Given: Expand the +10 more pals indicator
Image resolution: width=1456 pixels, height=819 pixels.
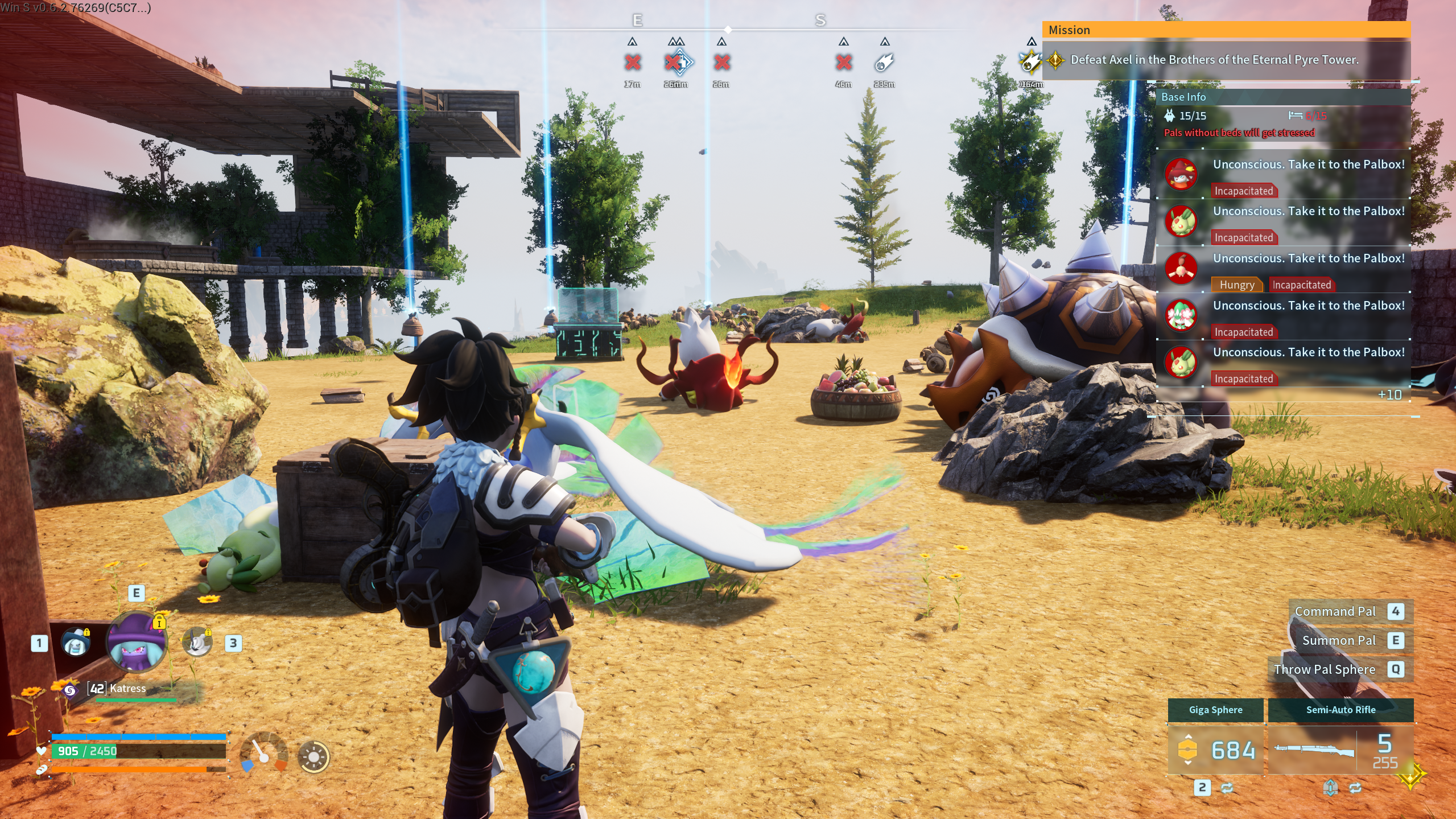Looking at the screenshot, I should (1389, 395).
